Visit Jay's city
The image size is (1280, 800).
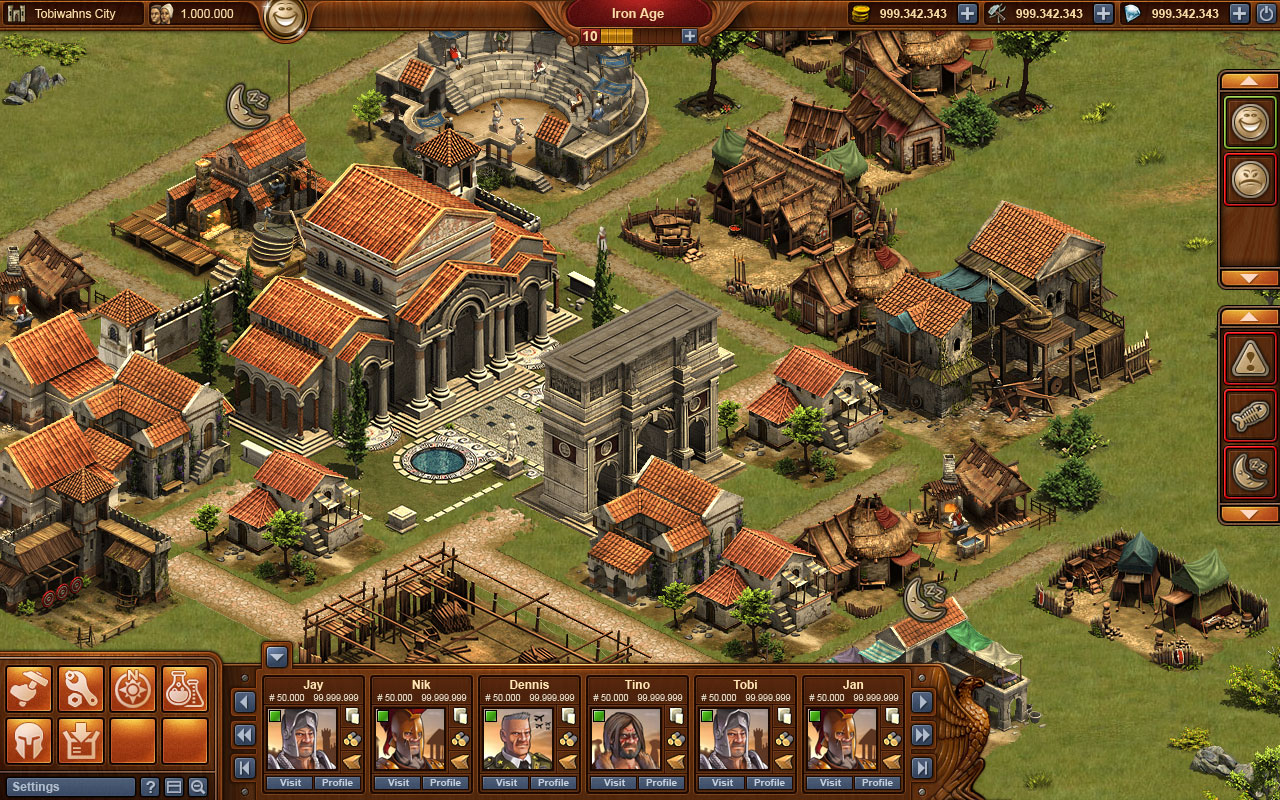coord(289,783)
